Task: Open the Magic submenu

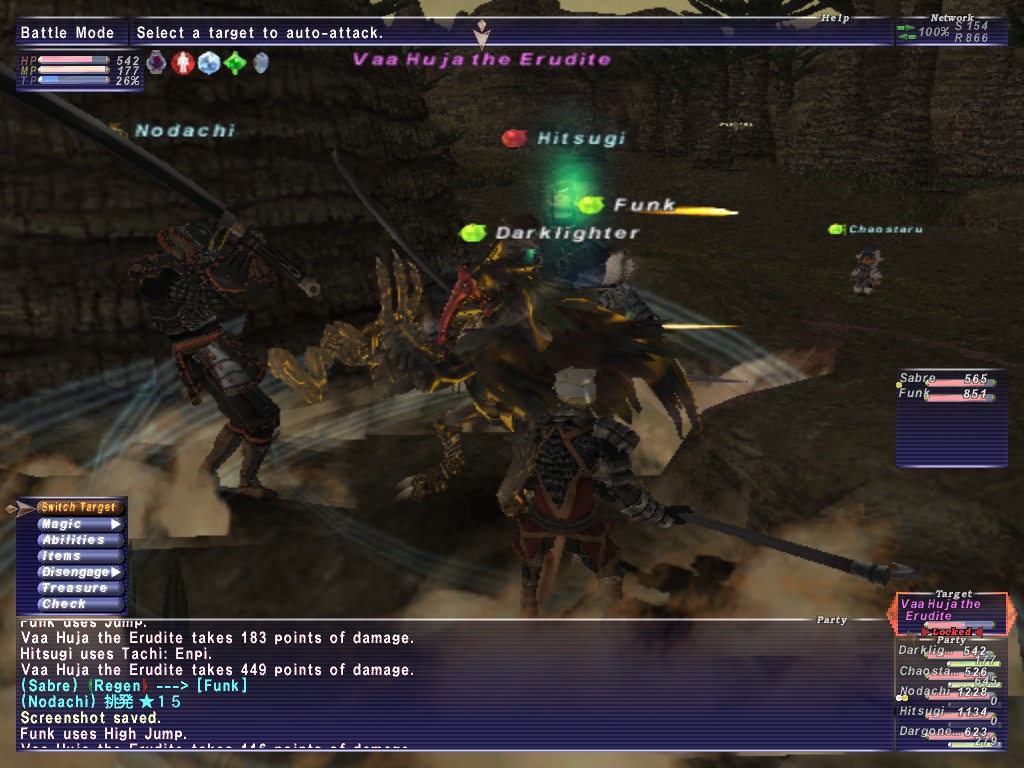Action: tap(78, 524)
